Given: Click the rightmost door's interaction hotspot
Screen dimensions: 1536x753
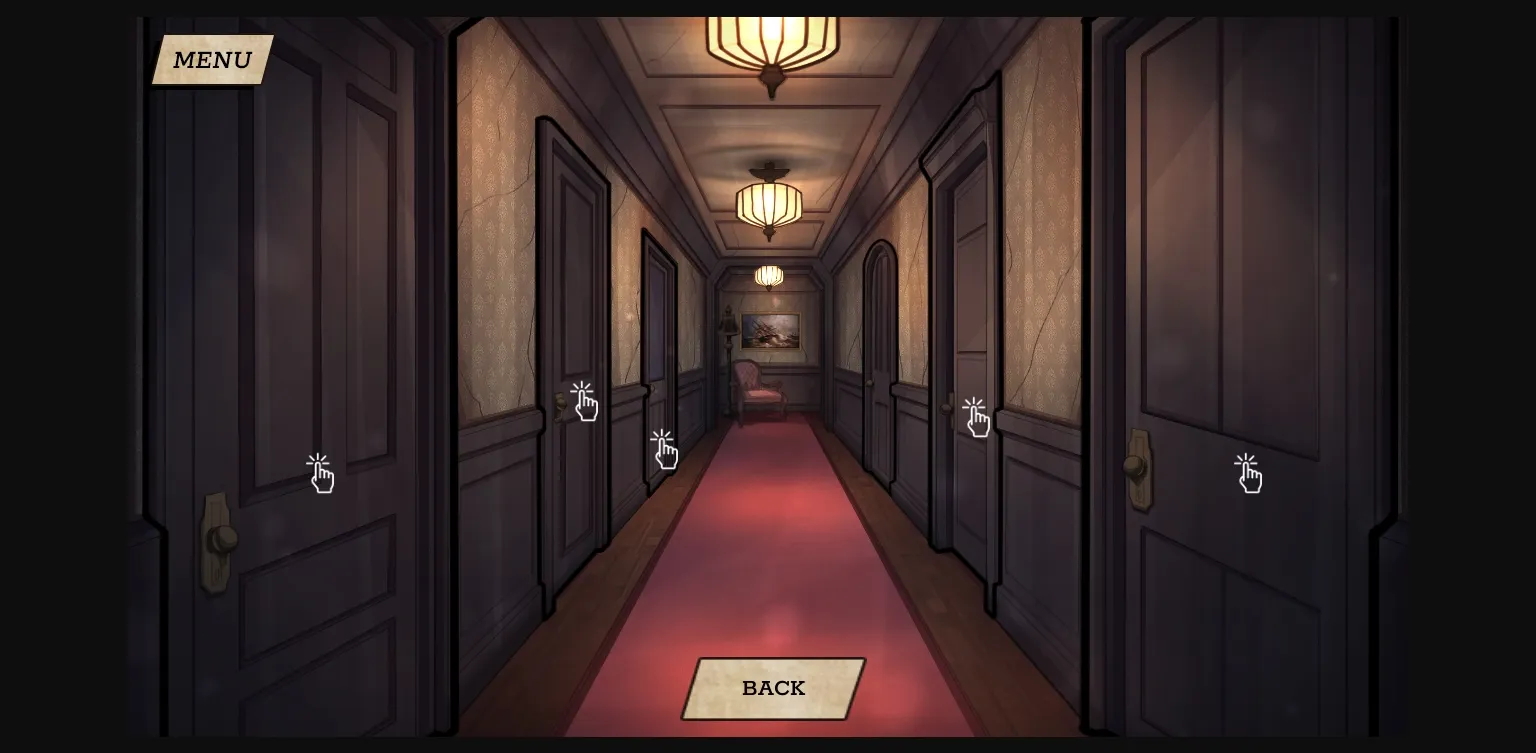Looking at the screenshot, I should coord(1249,474).
